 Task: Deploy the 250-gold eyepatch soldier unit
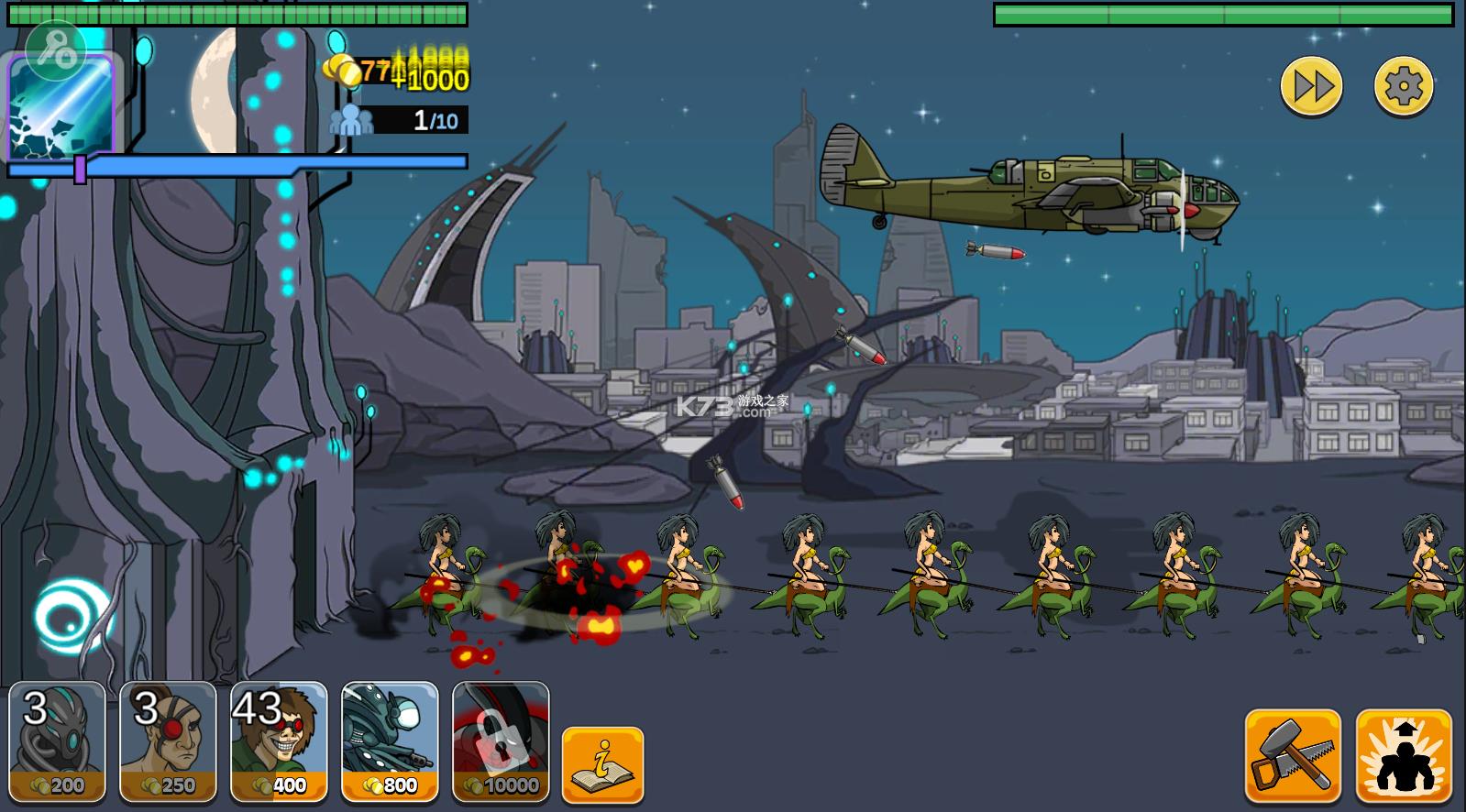pyautogui.click(x=169, y=741)
